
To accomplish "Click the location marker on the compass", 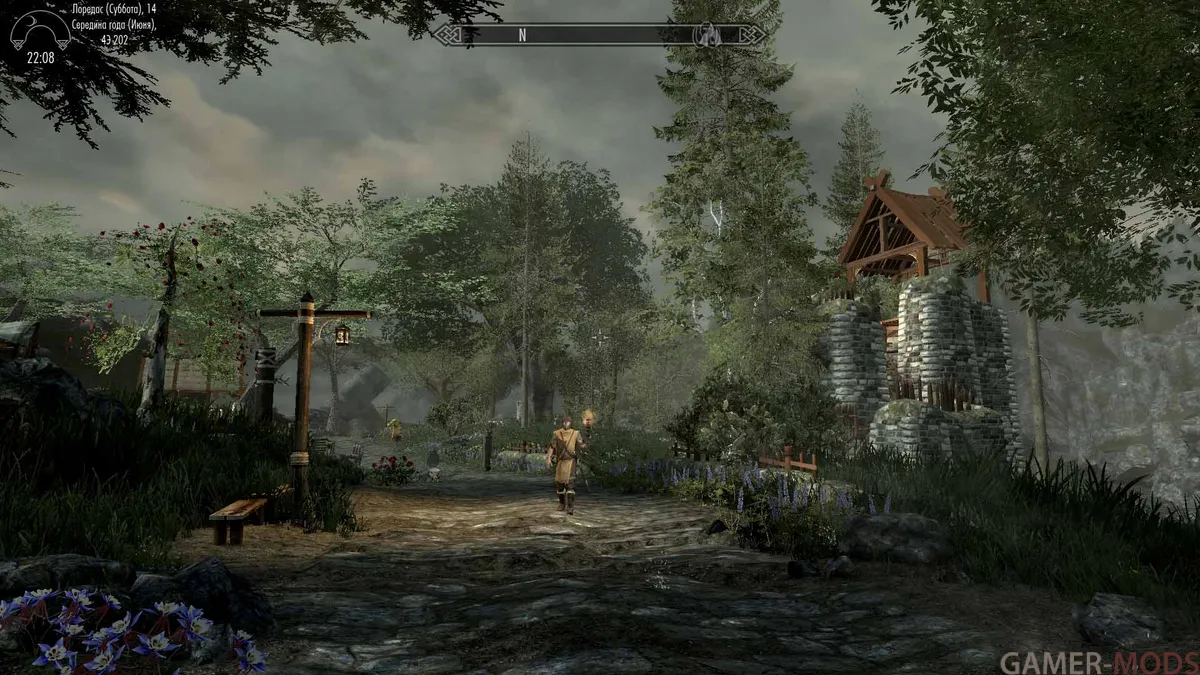I will coord(707,34).
